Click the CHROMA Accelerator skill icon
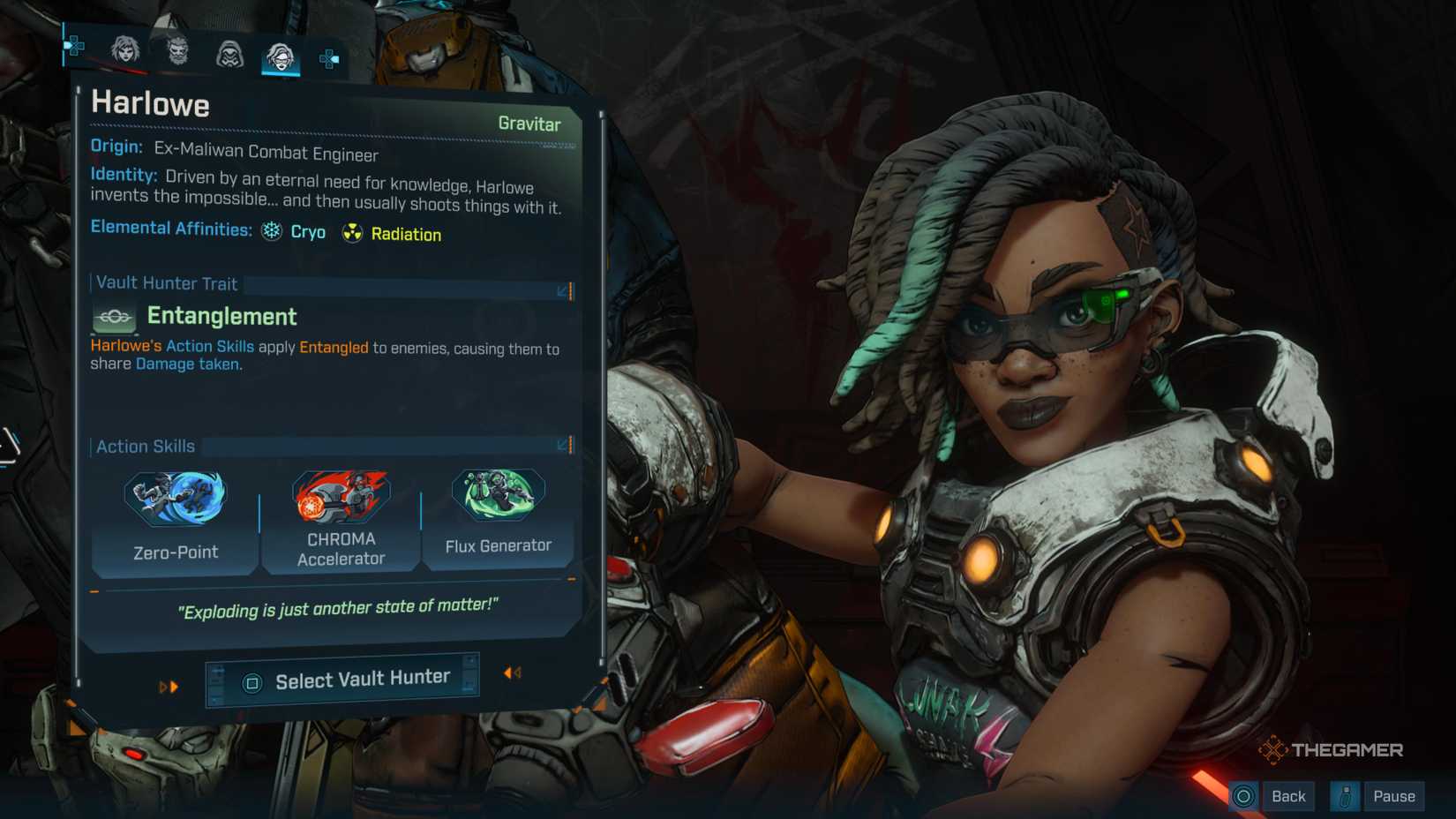1456x819 pixels. tap(341, 497)
